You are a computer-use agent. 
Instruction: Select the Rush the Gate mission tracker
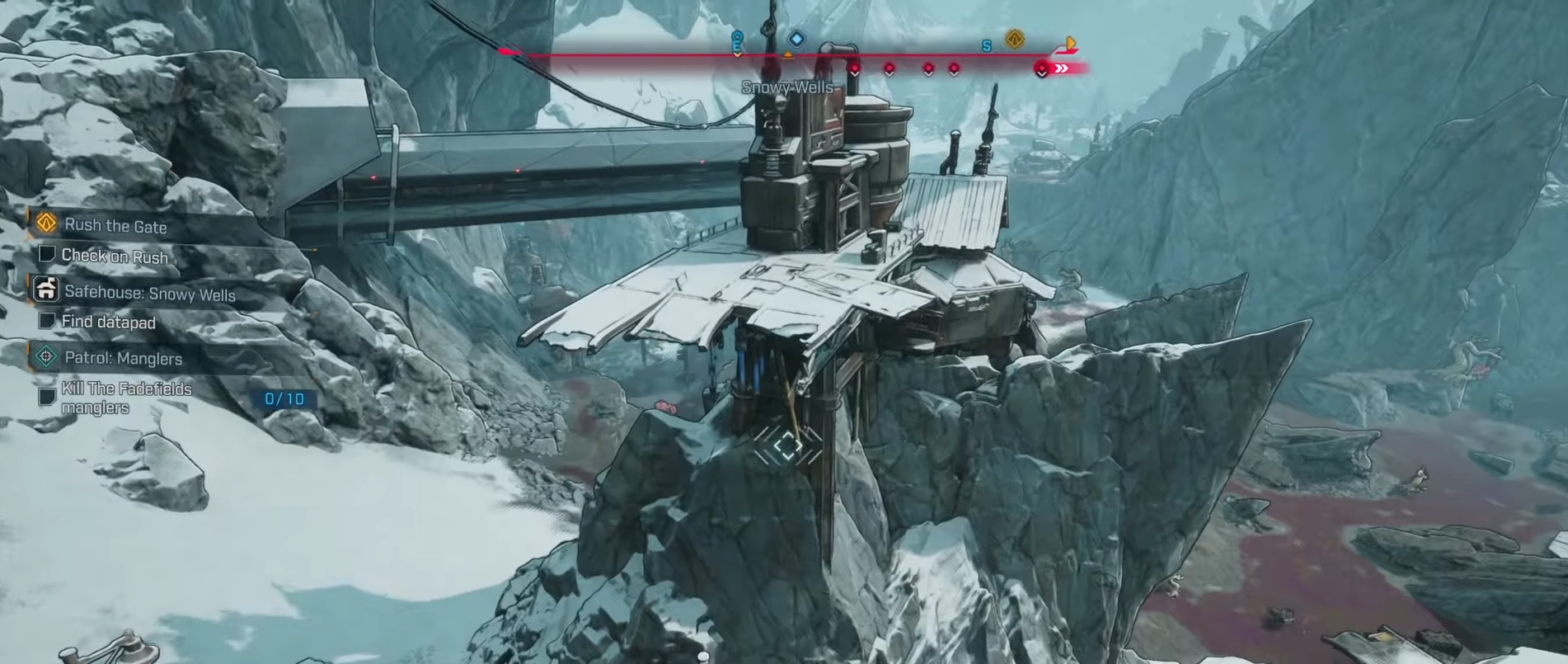click(115, 224)
